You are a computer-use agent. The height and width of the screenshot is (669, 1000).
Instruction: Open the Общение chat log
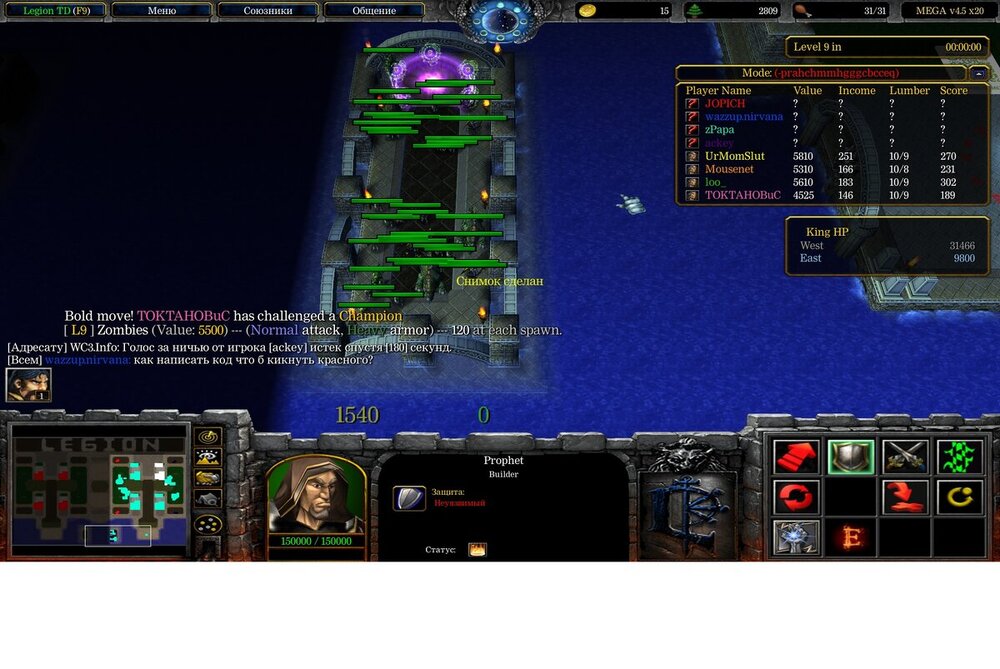(373, 11)
